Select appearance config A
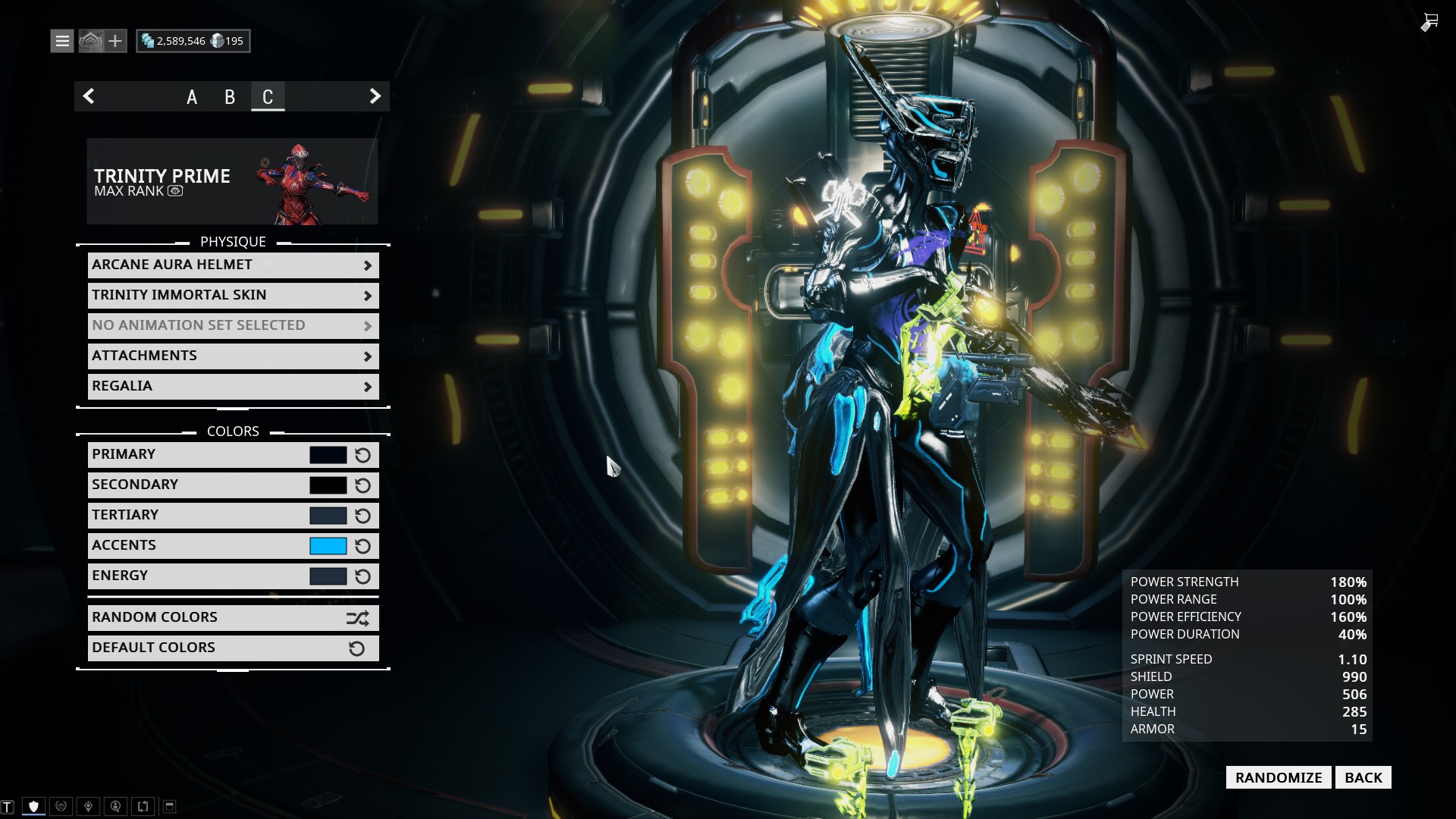1456x819 pixels. (x=192, y=97)
